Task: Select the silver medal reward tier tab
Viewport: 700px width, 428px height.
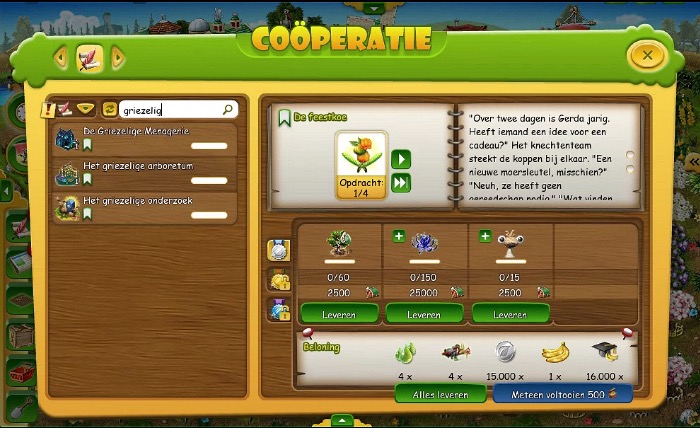Action: (278, 250)
